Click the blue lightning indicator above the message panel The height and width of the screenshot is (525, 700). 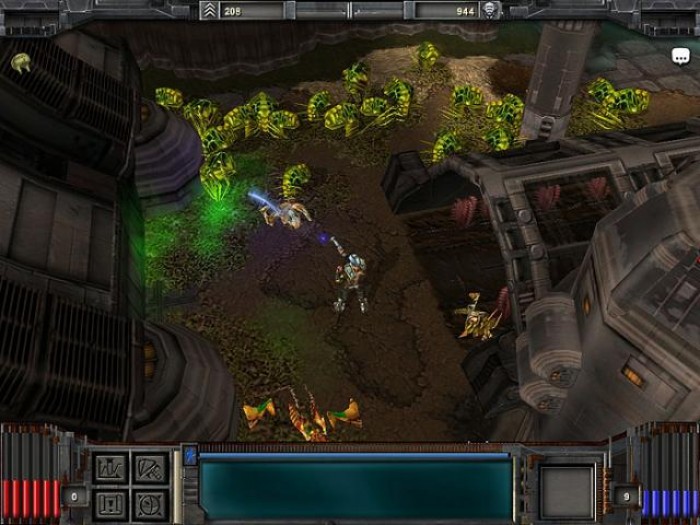(x=190, y=456)
